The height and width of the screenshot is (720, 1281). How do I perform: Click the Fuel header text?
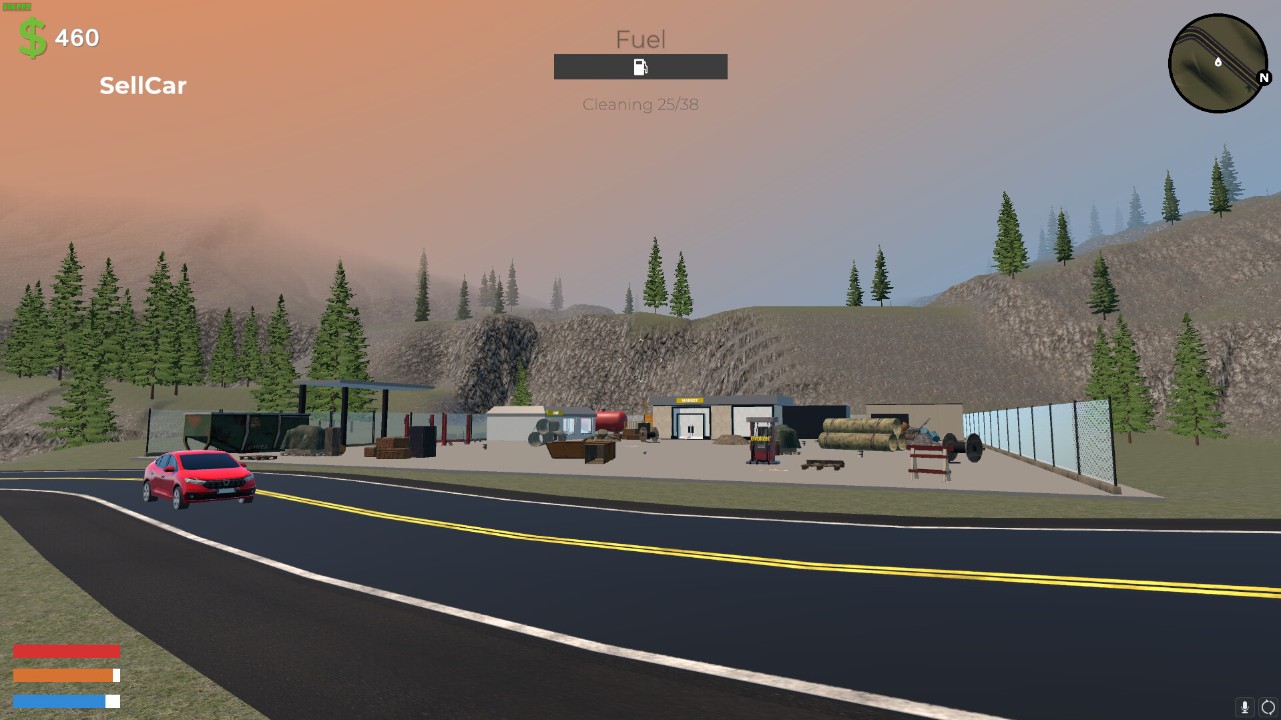(640, 40)
